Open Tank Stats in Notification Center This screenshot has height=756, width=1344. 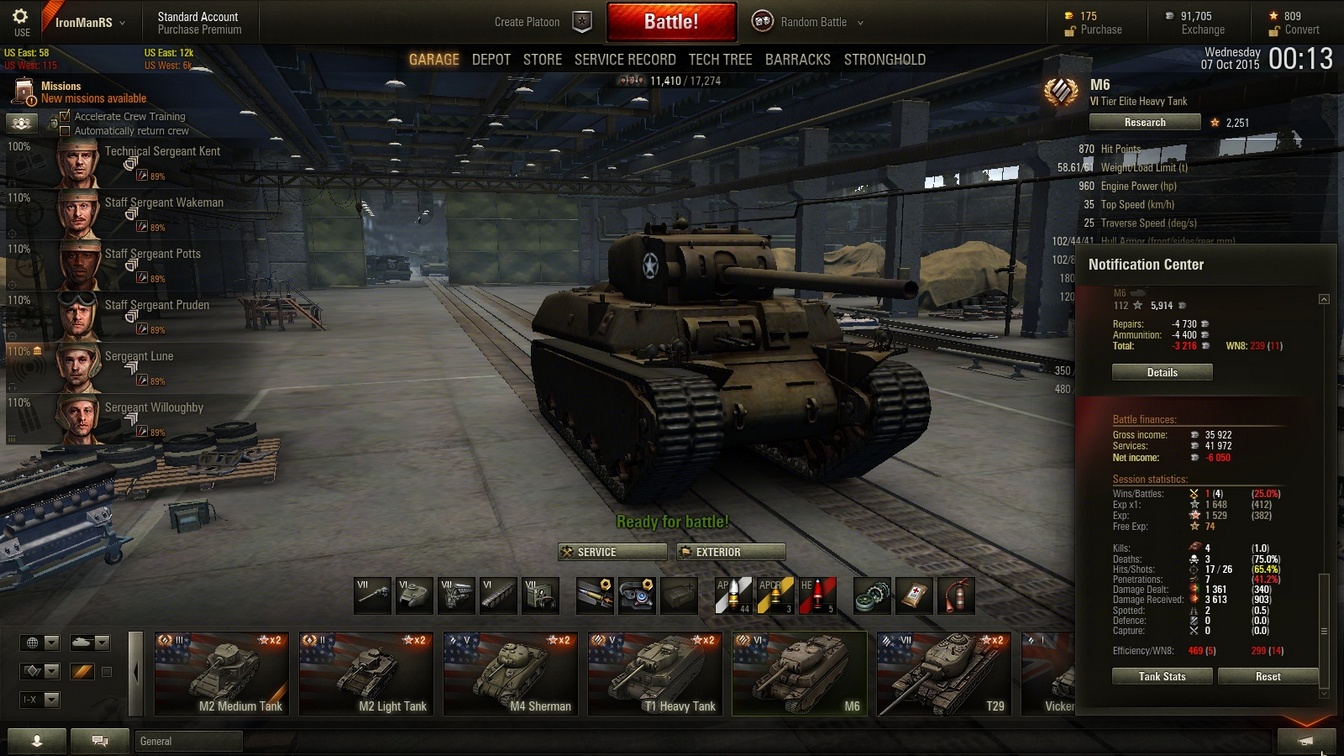pyautogui.click(x=1162, y=676)
